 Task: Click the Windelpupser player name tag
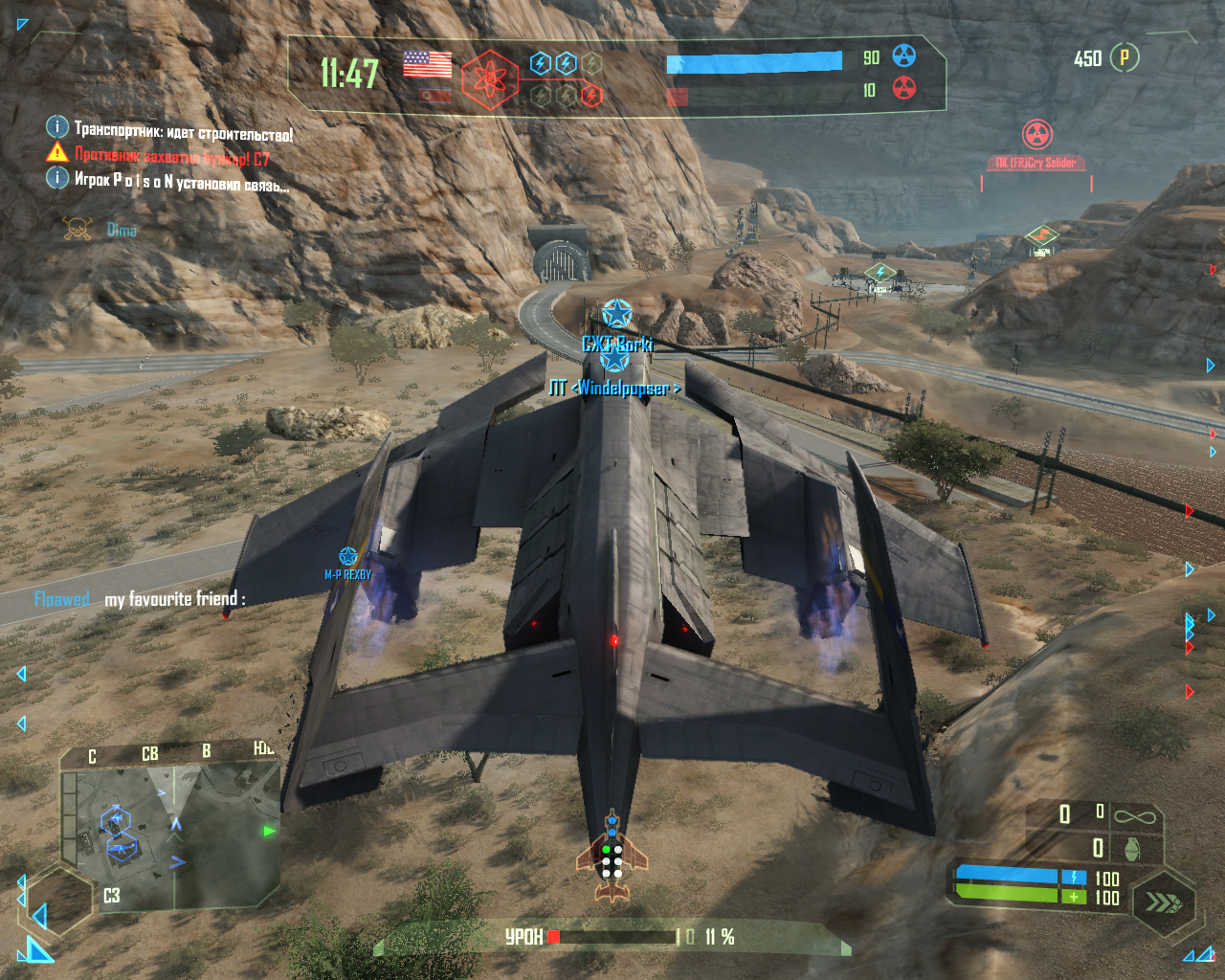point(614,388)
